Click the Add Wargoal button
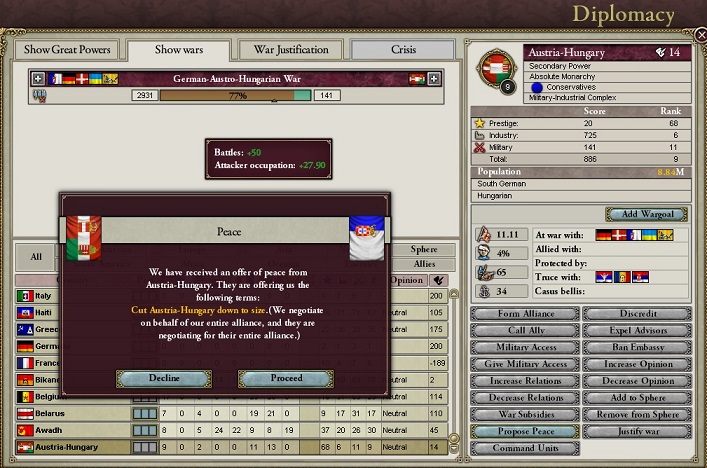This screenshot has height=468, width=707. pos(645,215)
